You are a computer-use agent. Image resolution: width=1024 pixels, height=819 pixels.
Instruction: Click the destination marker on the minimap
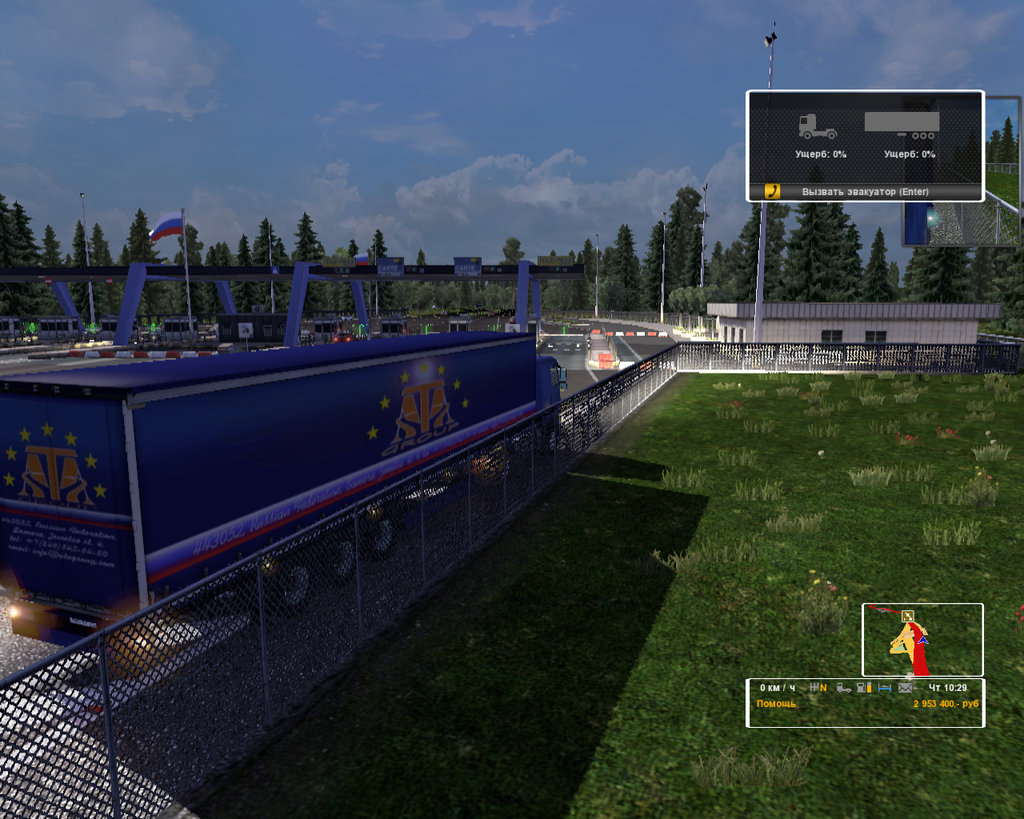coord(906,616)
